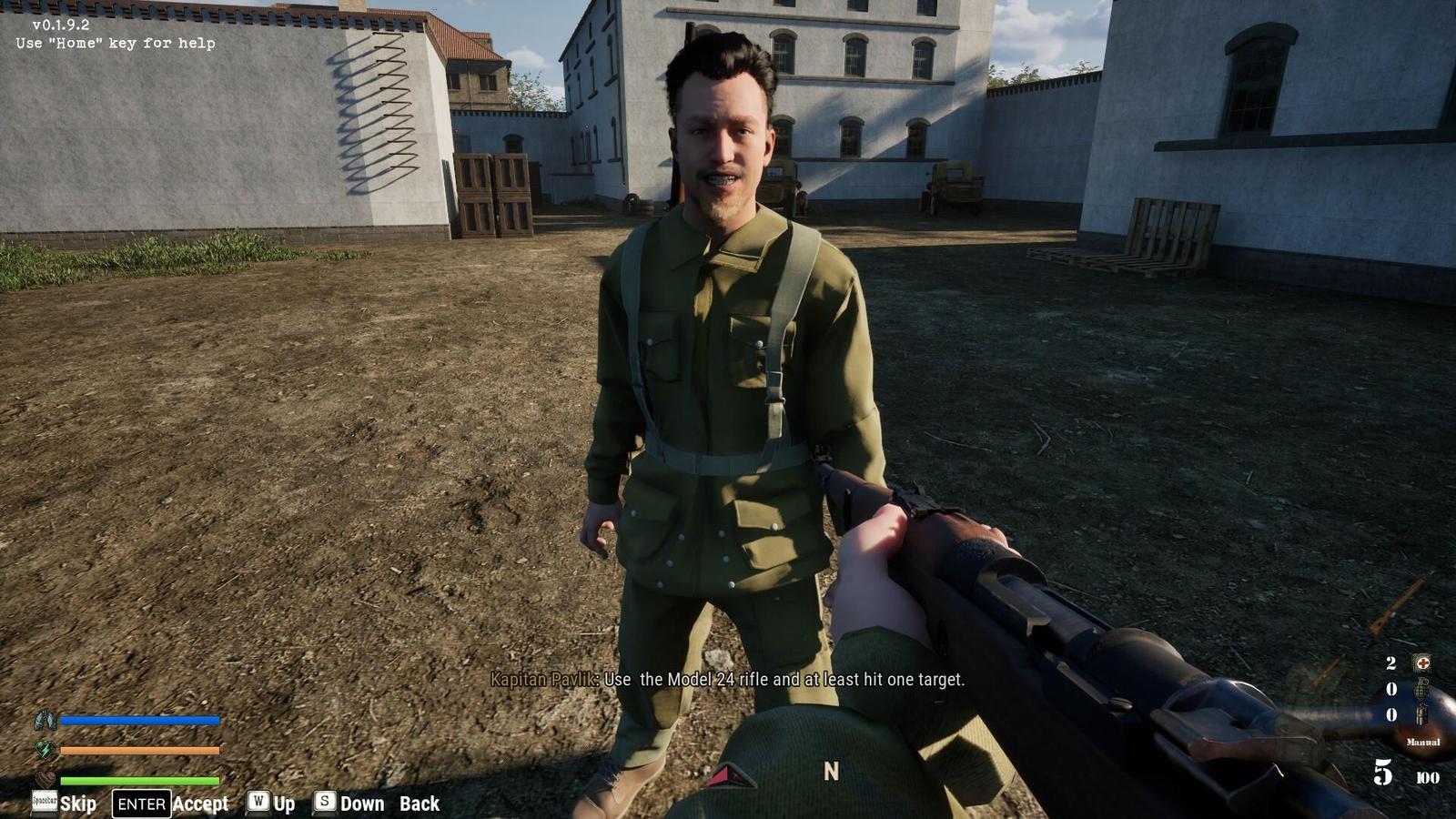Screen dimensions: 1456x819
Task: Accept the dialogue prompt
Action: 202,804
